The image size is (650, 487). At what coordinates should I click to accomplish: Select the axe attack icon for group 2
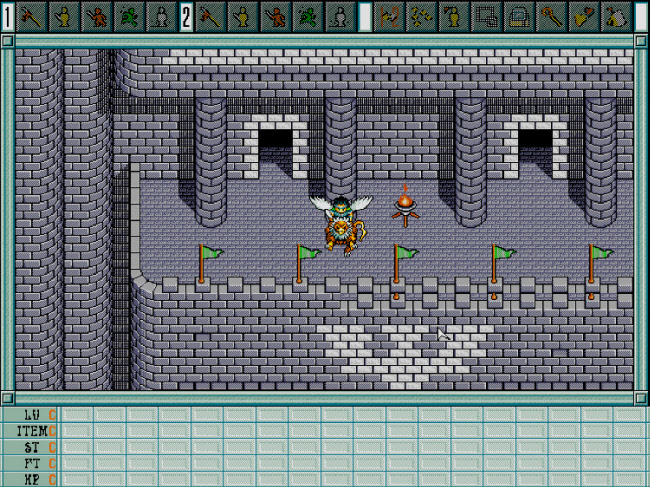[211, 15]
